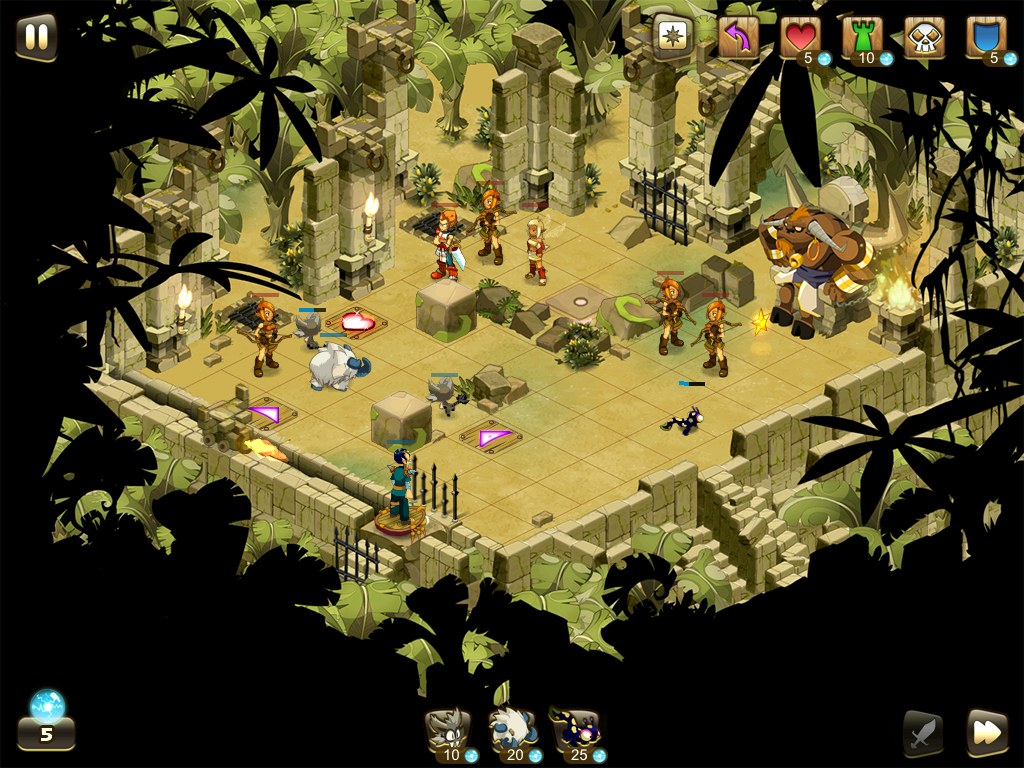Summon the dark spotted creature costing 25
This screenshot has height=768, width=1024.
click(x=577, y=734)
